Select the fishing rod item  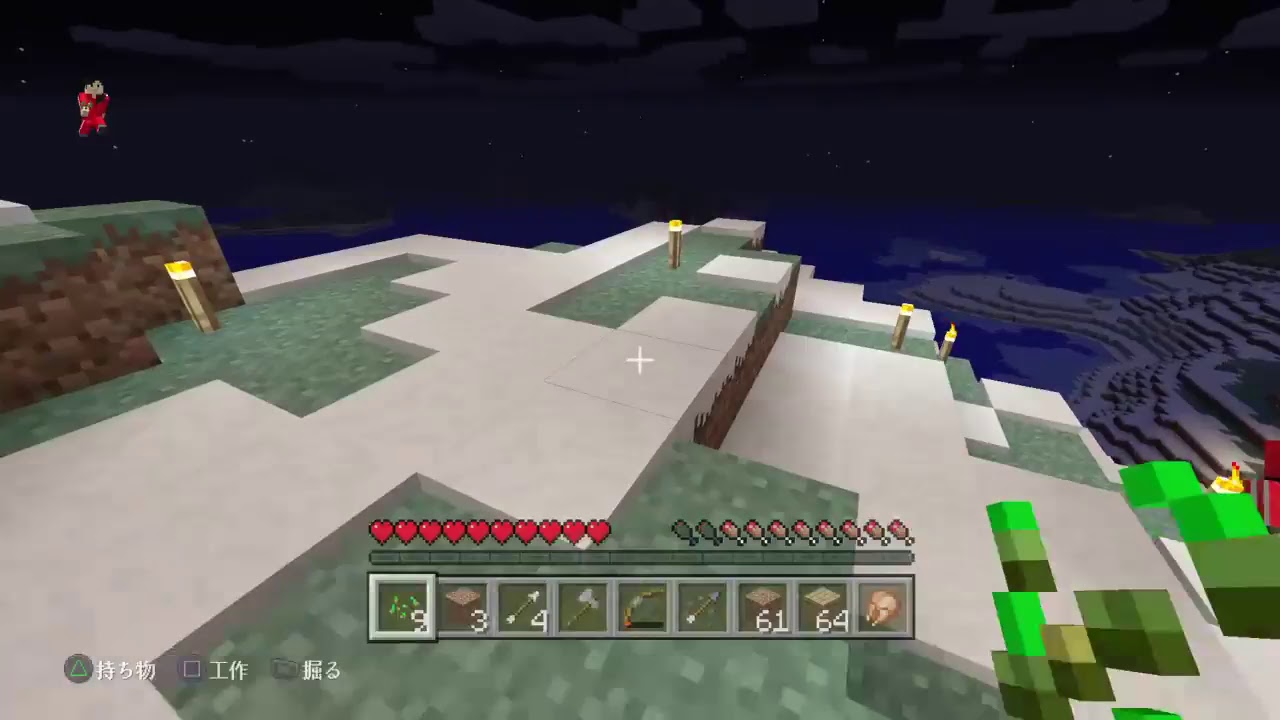pos(641,605)
